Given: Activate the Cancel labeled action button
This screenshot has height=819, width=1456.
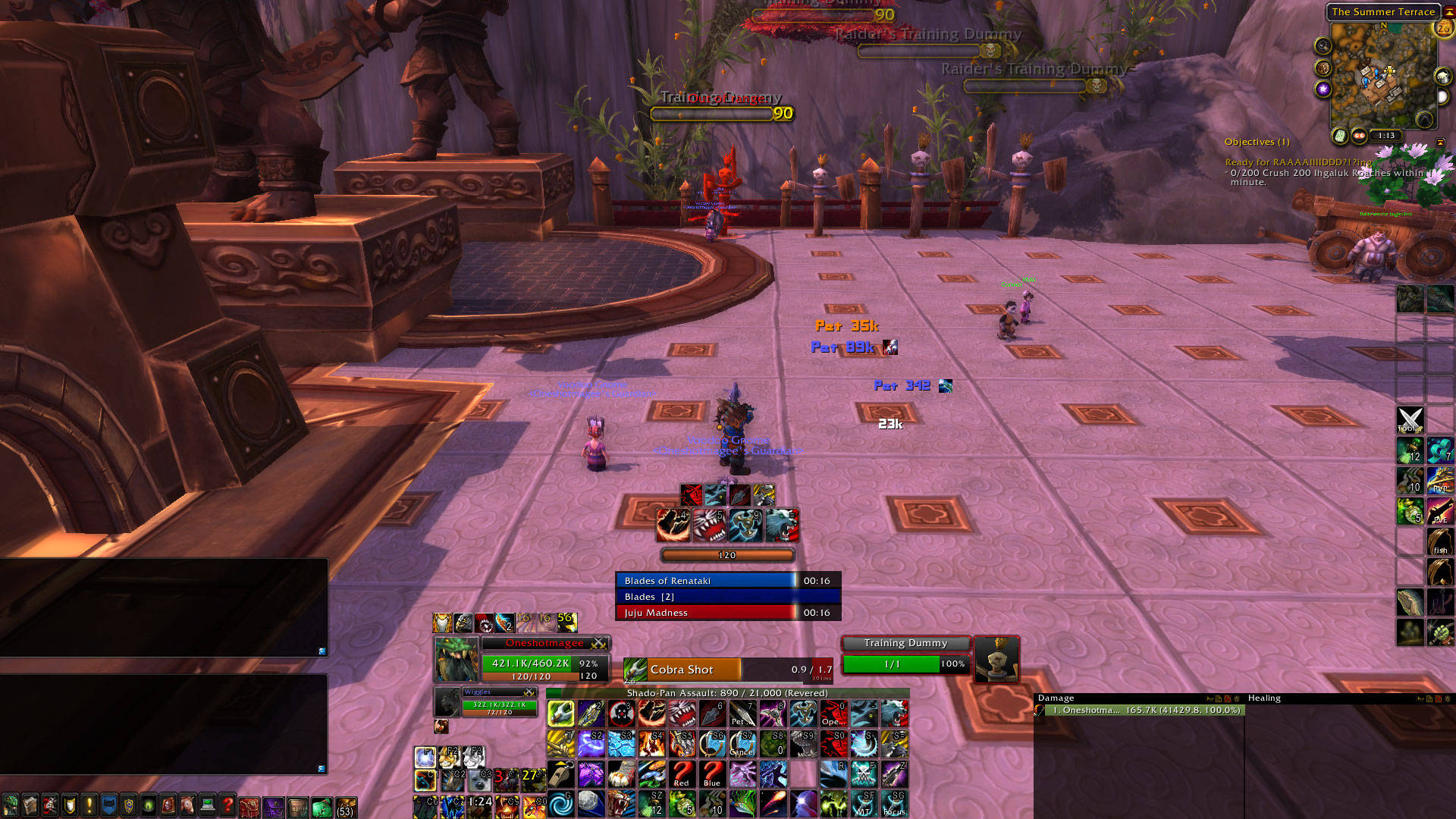Looking at the screenshot, I should pos(742,744).
